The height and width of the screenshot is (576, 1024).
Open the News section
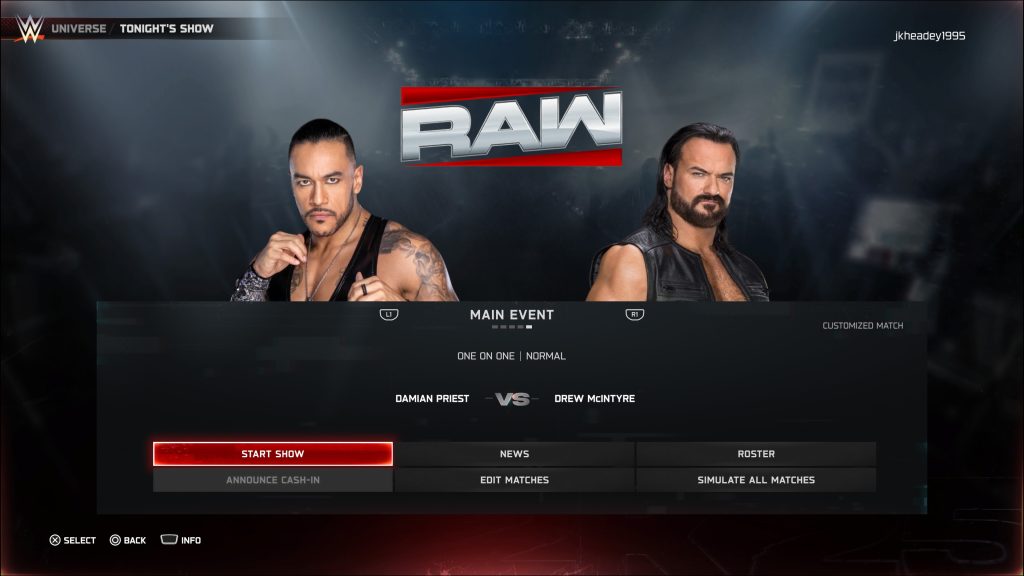pos(514,454)
